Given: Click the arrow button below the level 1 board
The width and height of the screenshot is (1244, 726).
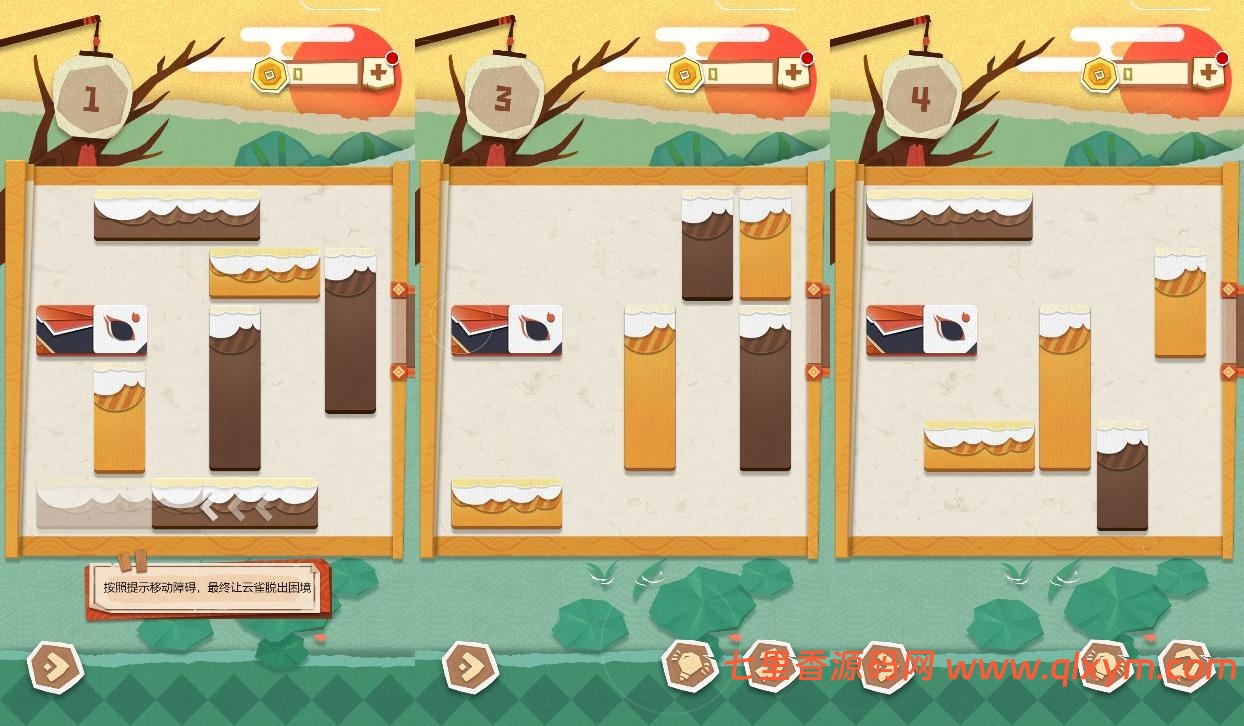Looking at the screenshot, I should 54,664.
